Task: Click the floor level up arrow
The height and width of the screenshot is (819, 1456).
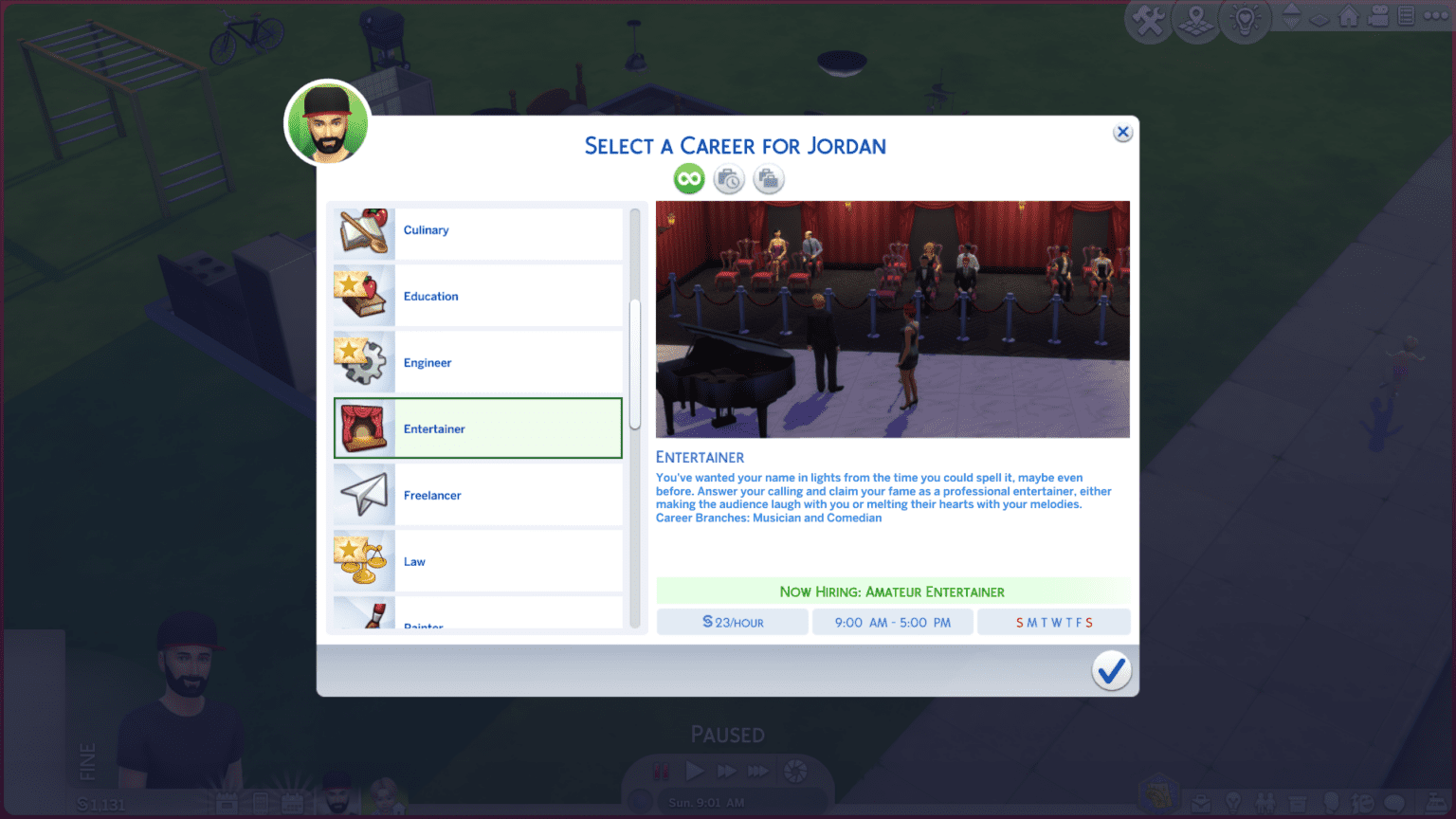Action: tap(1291, 10)
